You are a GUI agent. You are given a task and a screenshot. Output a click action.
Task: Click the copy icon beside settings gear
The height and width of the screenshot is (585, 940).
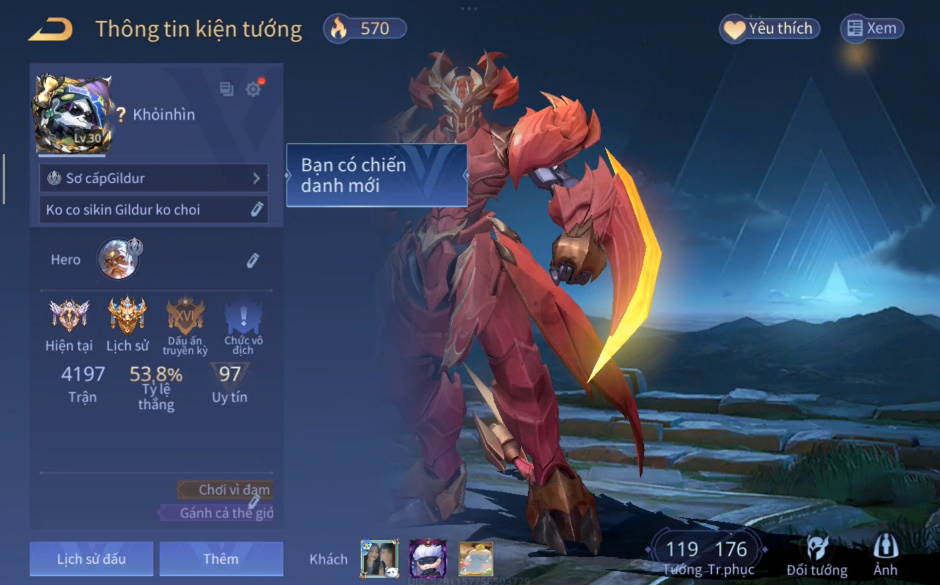(x=226, y=89)
